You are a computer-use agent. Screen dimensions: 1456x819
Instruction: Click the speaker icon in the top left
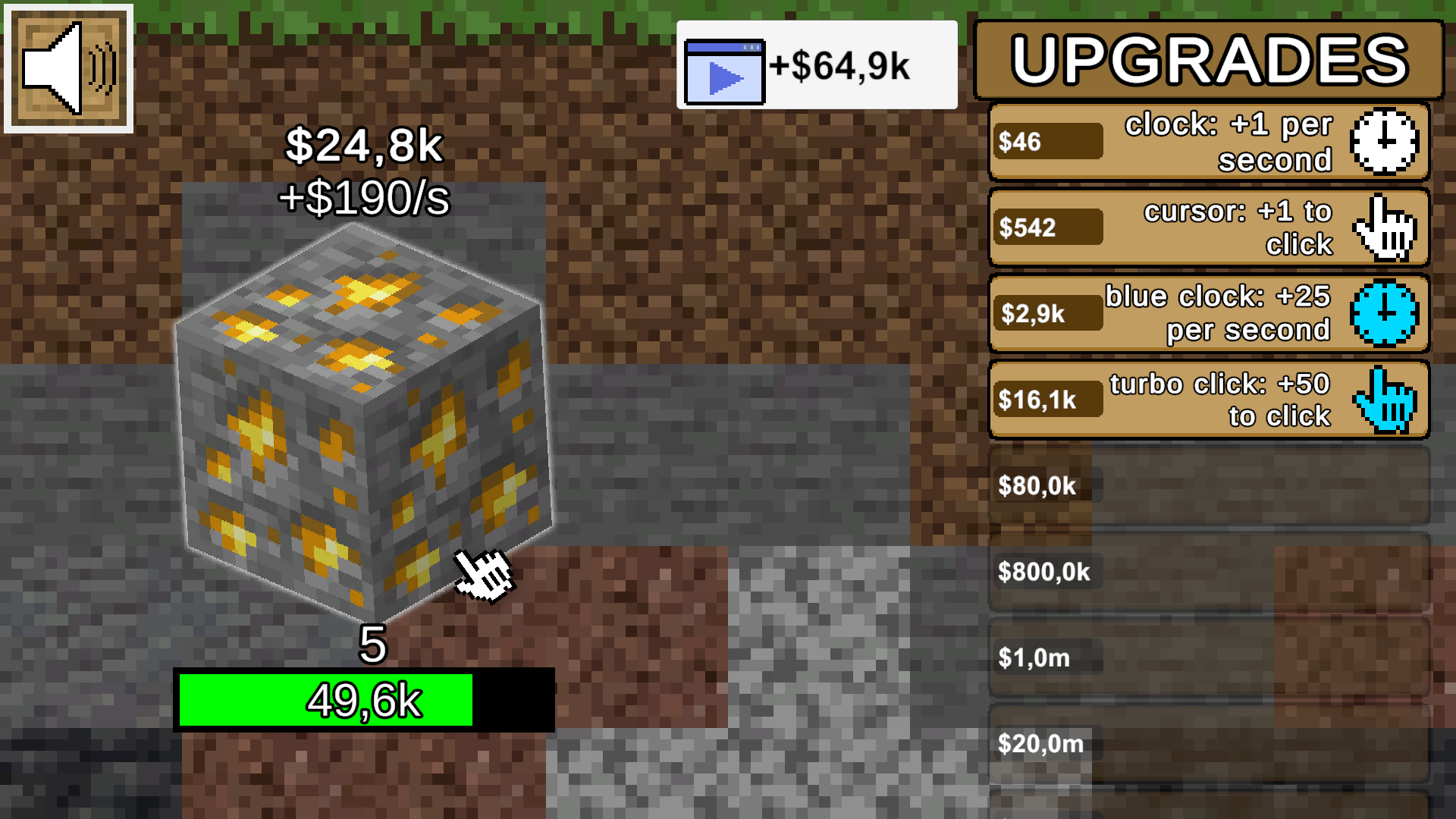pyautogui.click(x=68, y=67)
